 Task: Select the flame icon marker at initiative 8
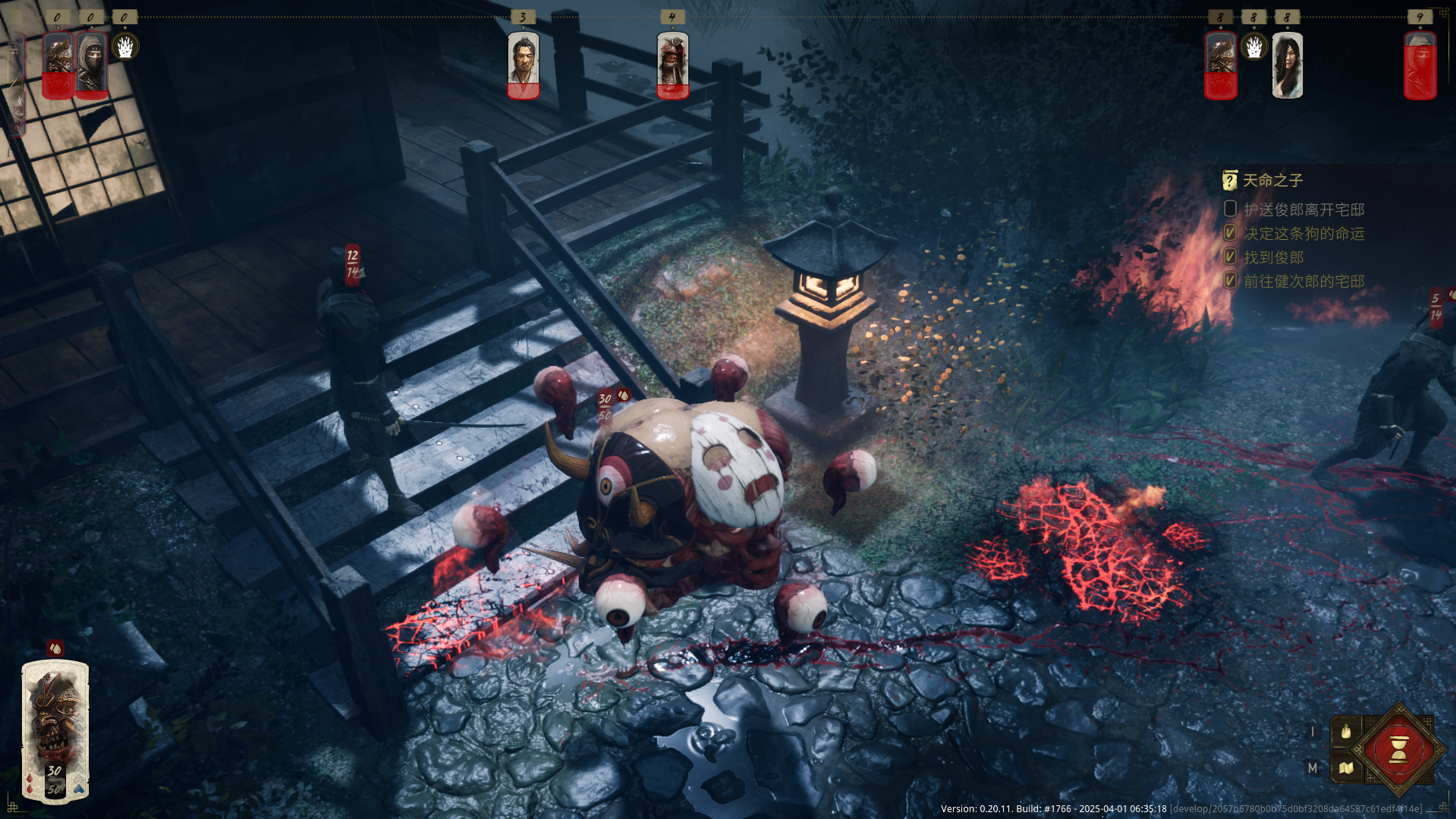[x=1254, y=47]
